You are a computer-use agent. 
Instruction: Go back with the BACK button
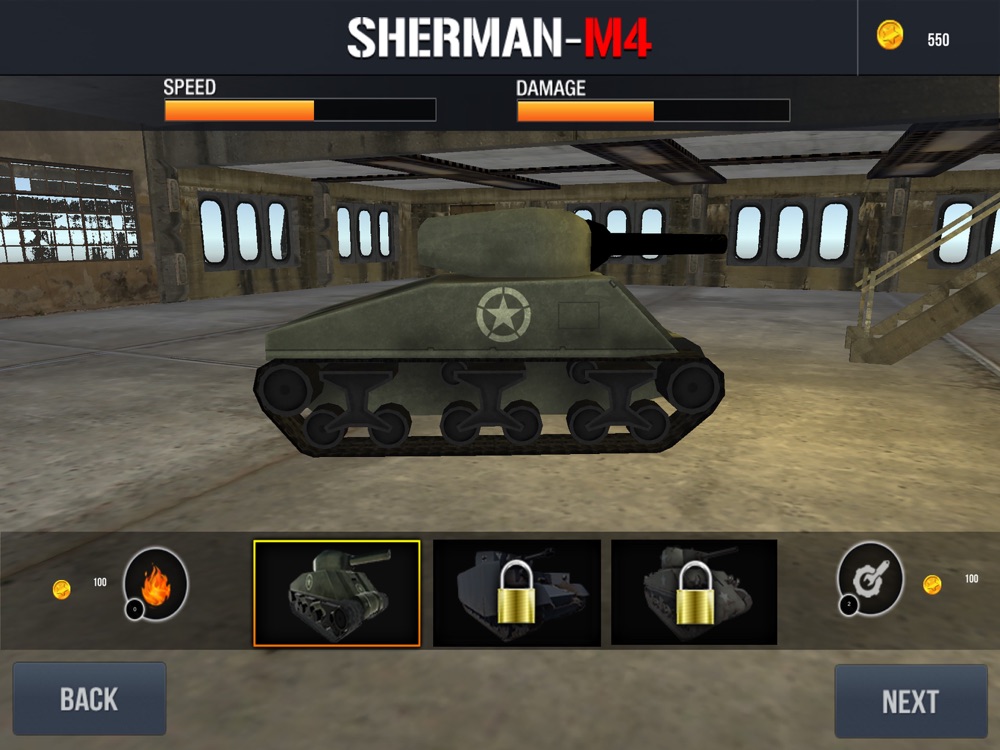tap(89, 699)
